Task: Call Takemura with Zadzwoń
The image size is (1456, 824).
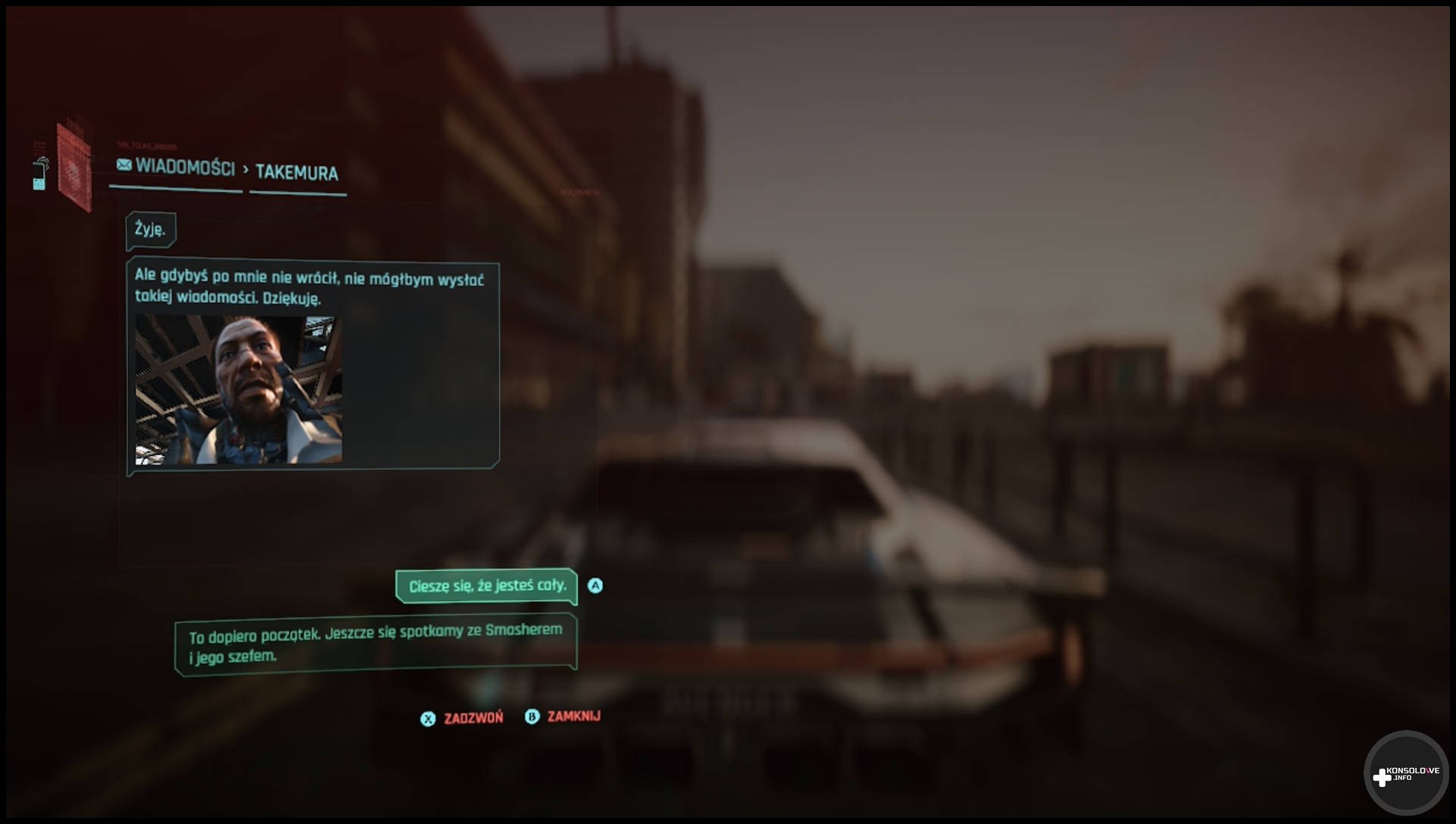Action: tap(462, 718)
